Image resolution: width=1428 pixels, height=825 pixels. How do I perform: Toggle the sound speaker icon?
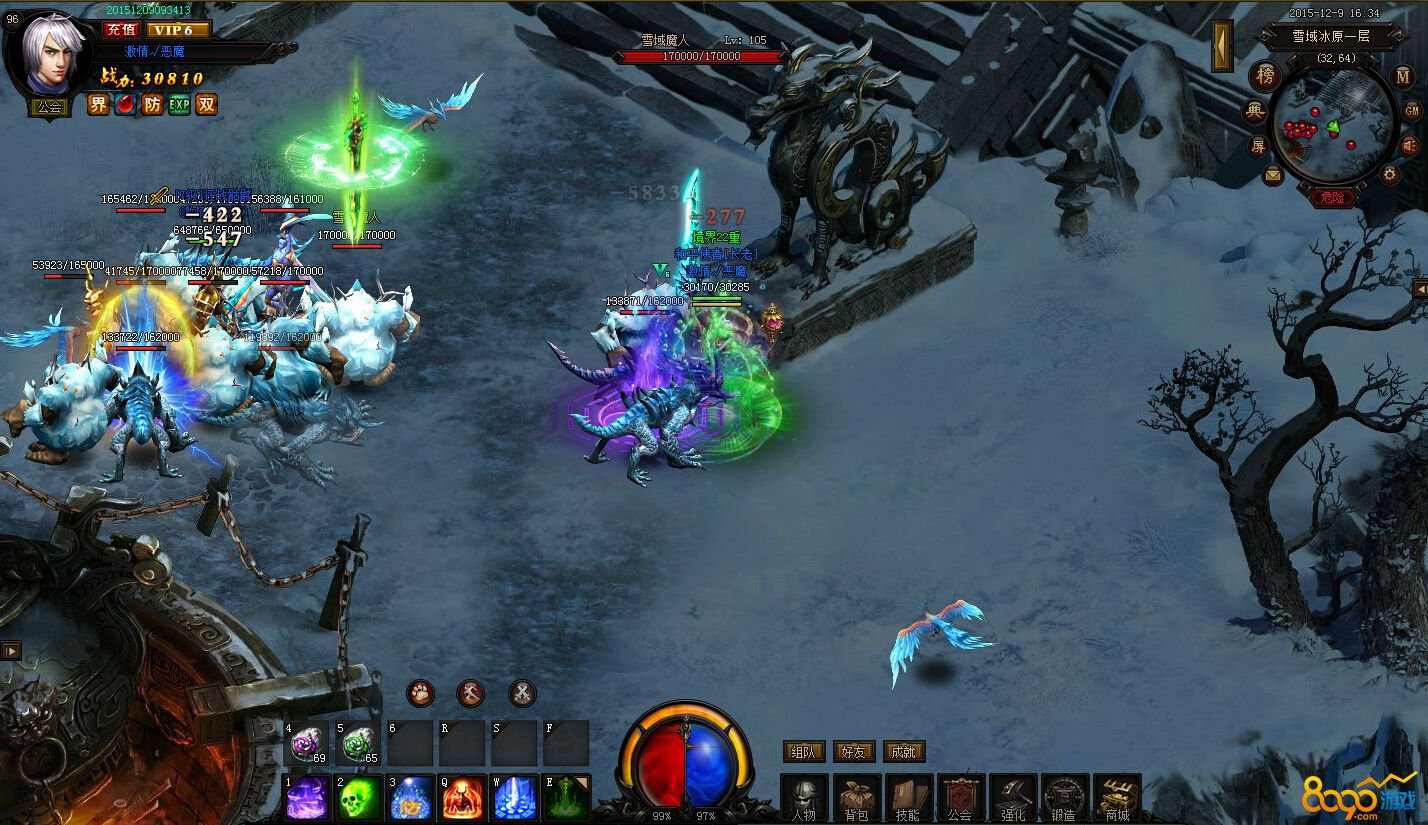(x=1410, y=147)
